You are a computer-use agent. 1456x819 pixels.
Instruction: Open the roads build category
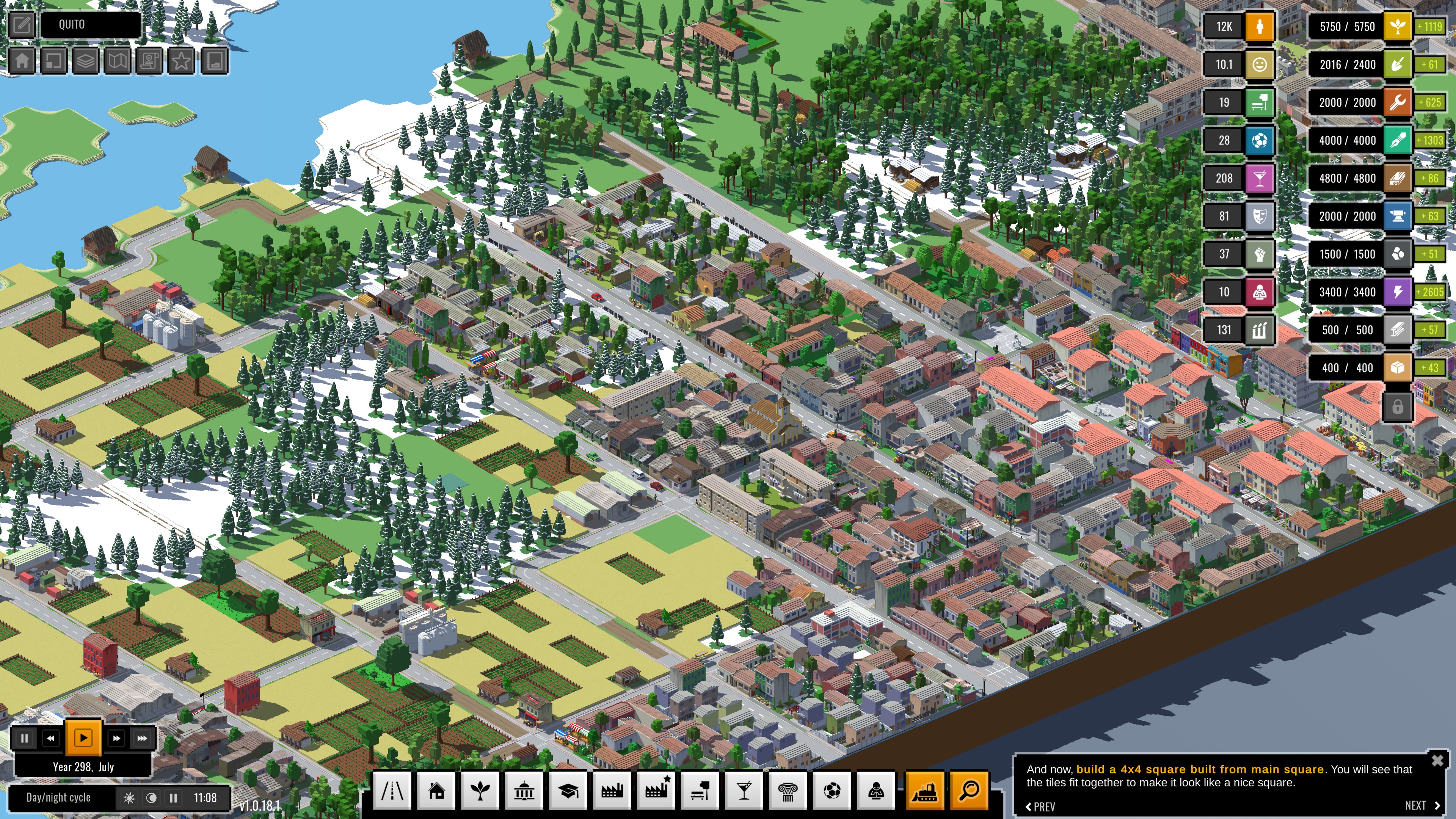coord(392,791)
